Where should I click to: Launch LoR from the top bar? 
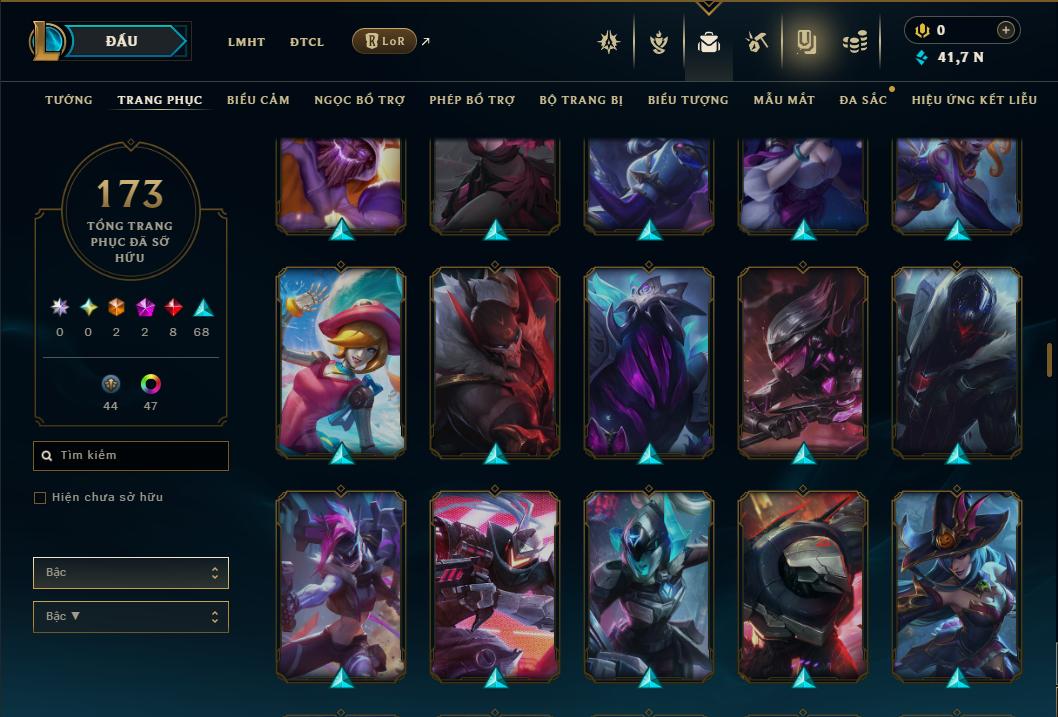click(x=385, y=41)
